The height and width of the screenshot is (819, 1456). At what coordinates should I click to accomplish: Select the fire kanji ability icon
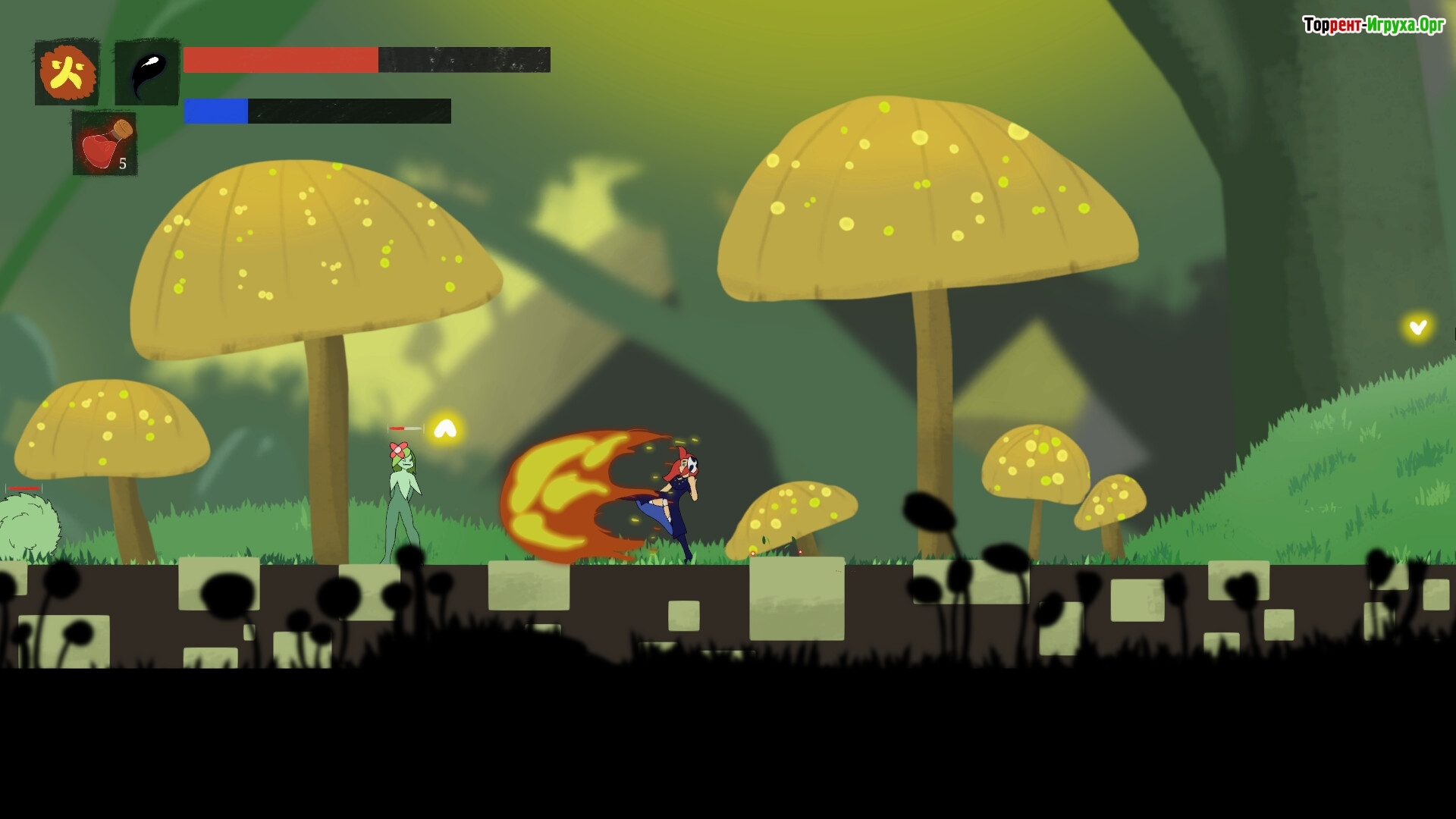(x=67, y=73)
